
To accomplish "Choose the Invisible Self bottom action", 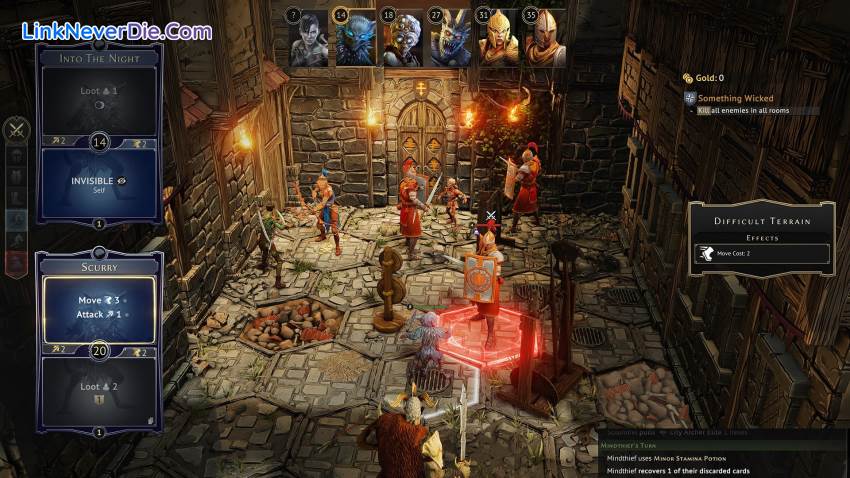I will pos(98,185).
